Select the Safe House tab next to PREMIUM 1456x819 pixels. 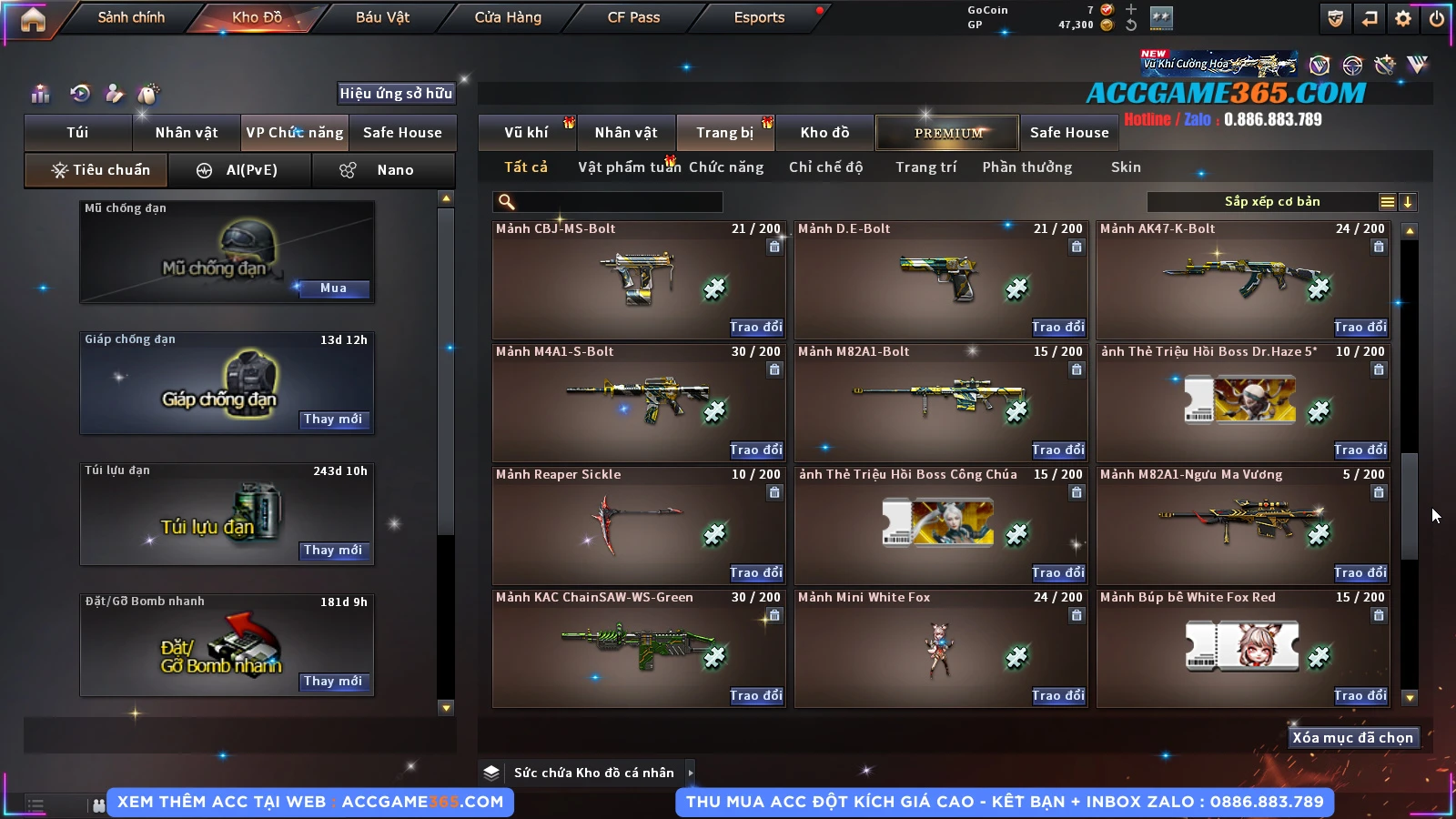pos(1069,133)
